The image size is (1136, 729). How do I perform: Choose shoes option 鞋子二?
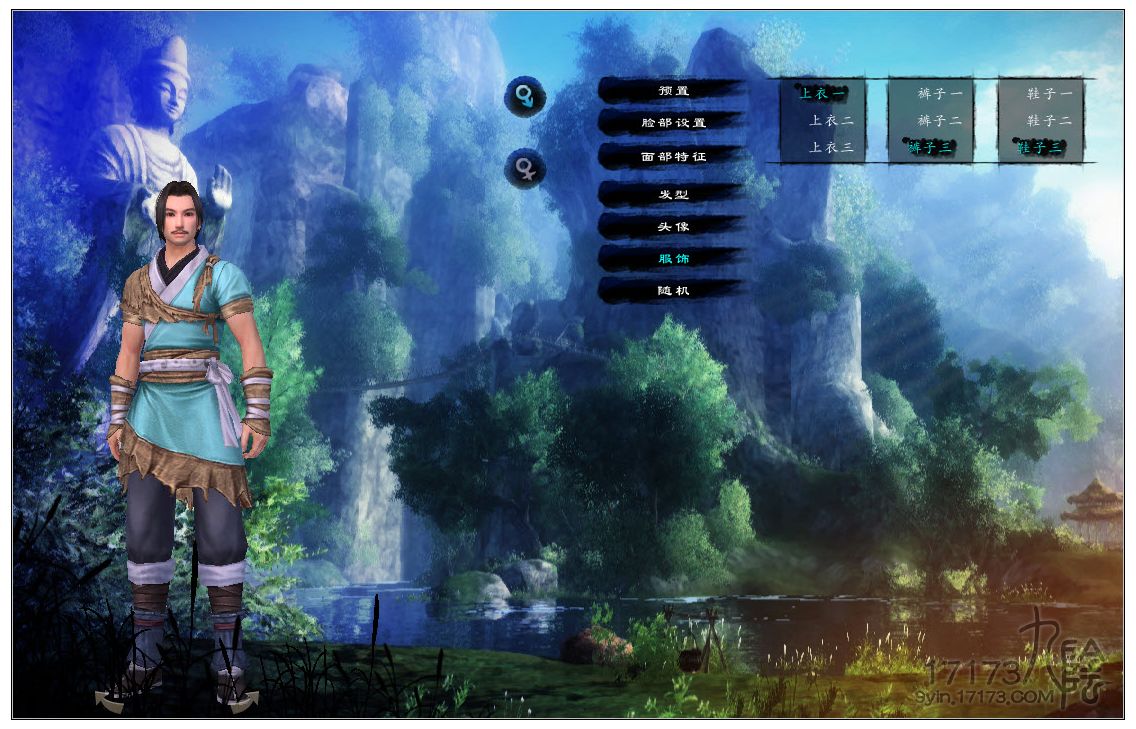[x=1049, y=121]
